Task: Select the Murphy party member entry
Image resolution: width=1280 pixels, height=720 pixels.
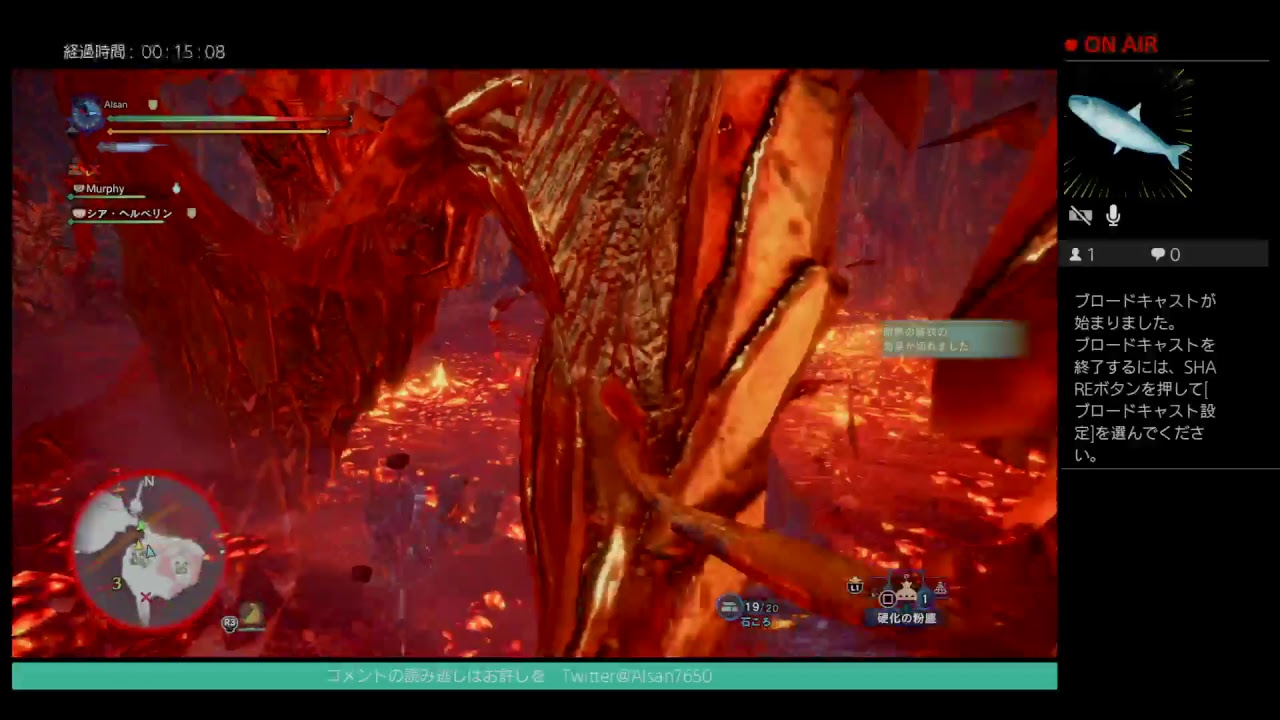Action: pos(105,188)
